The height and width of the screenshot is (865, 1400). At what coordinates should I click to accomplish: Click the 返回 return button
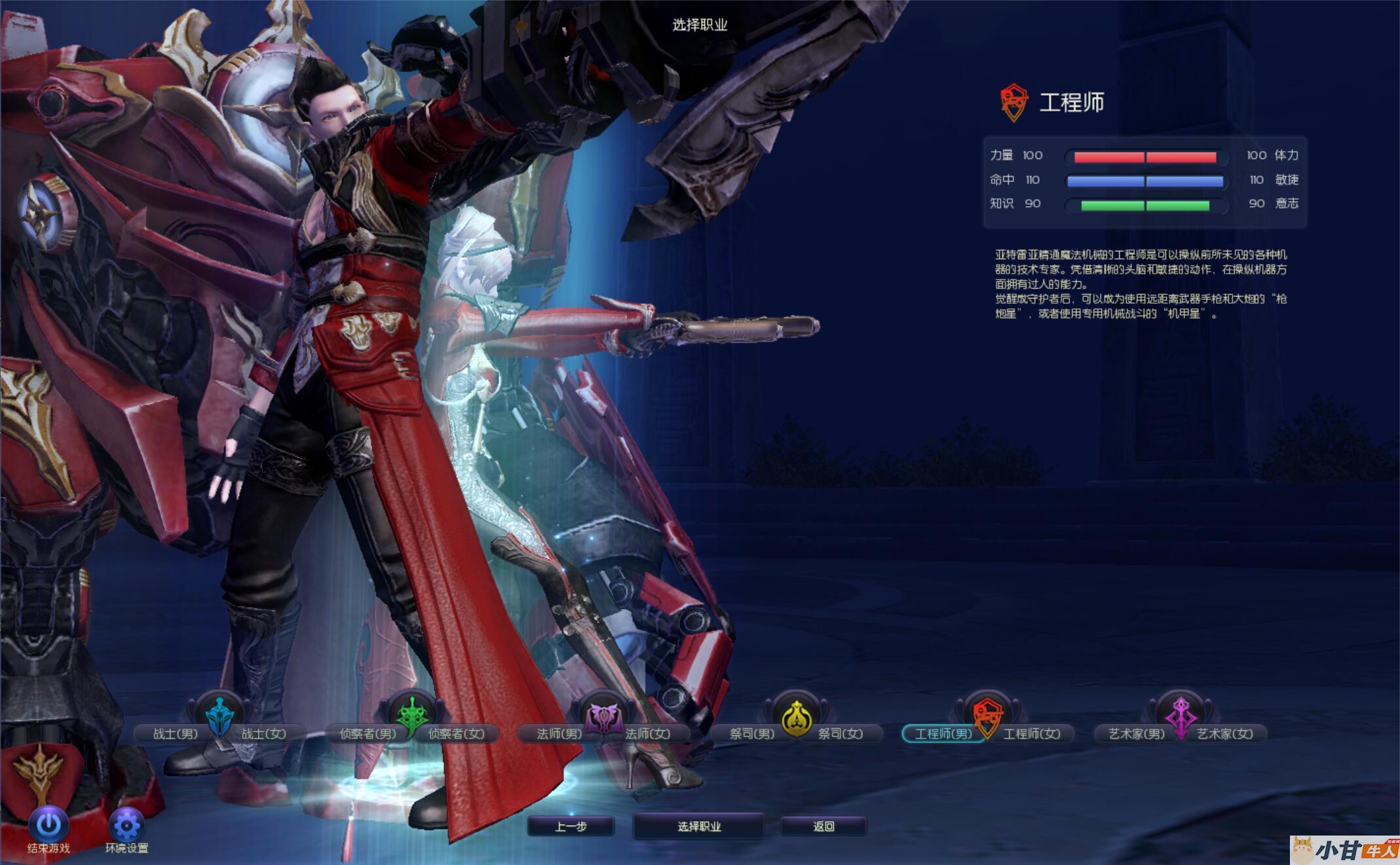point(823,826)
